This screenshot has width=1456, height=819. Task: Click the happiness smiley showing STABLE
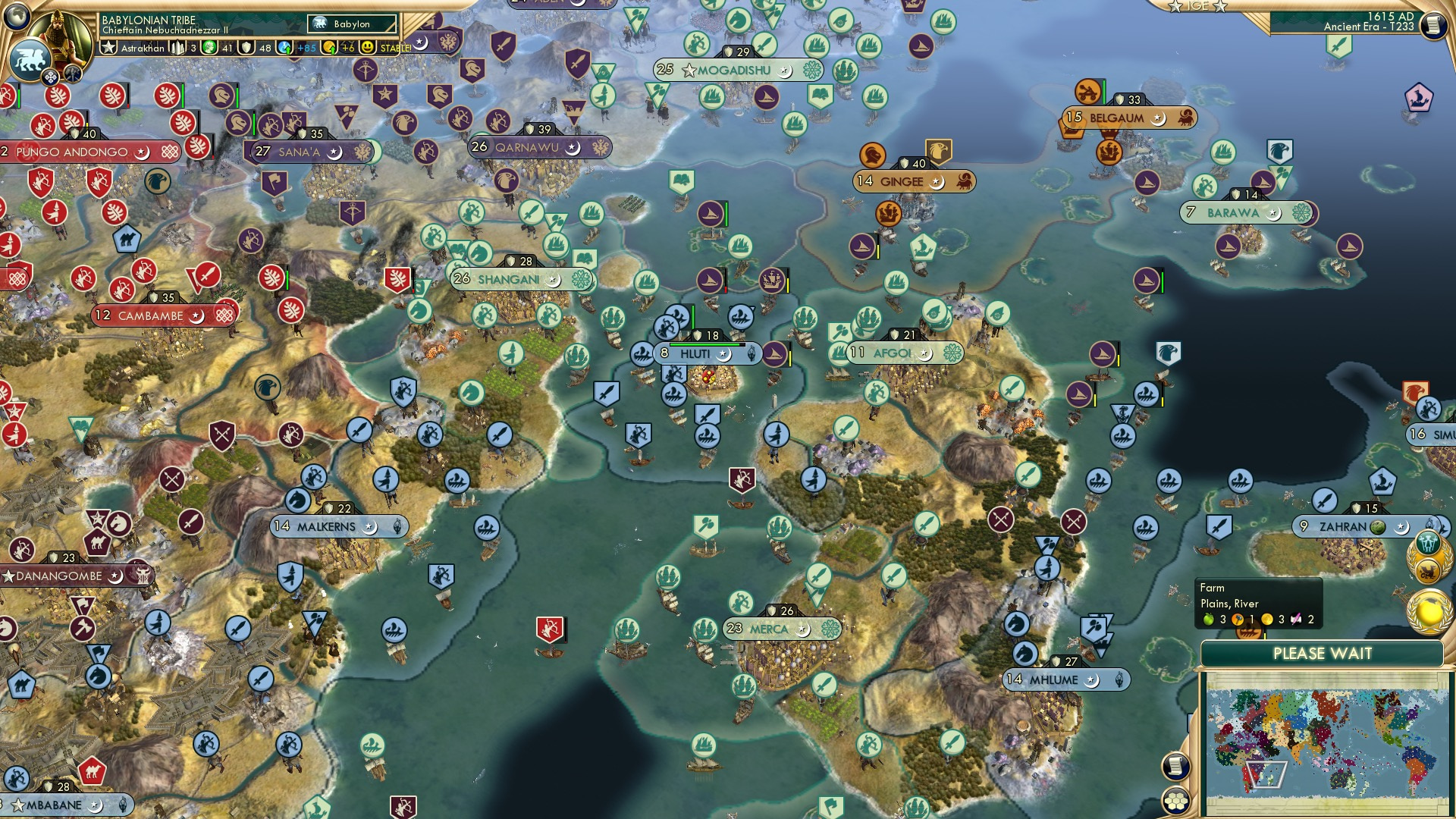[x=366, y=47]
